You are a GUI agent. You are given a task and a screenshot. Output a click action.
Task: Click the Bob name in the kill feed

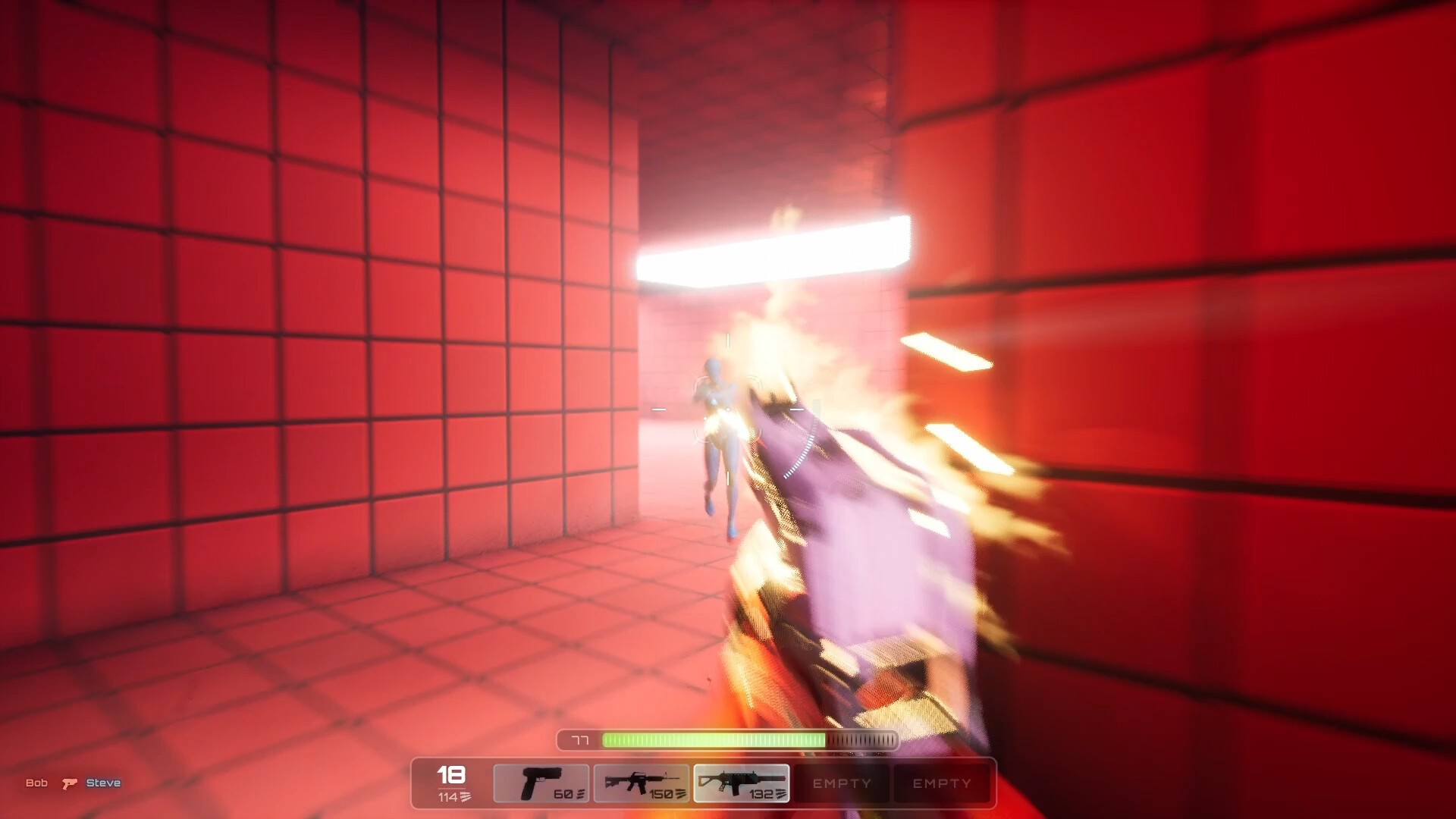coord(37,783)
